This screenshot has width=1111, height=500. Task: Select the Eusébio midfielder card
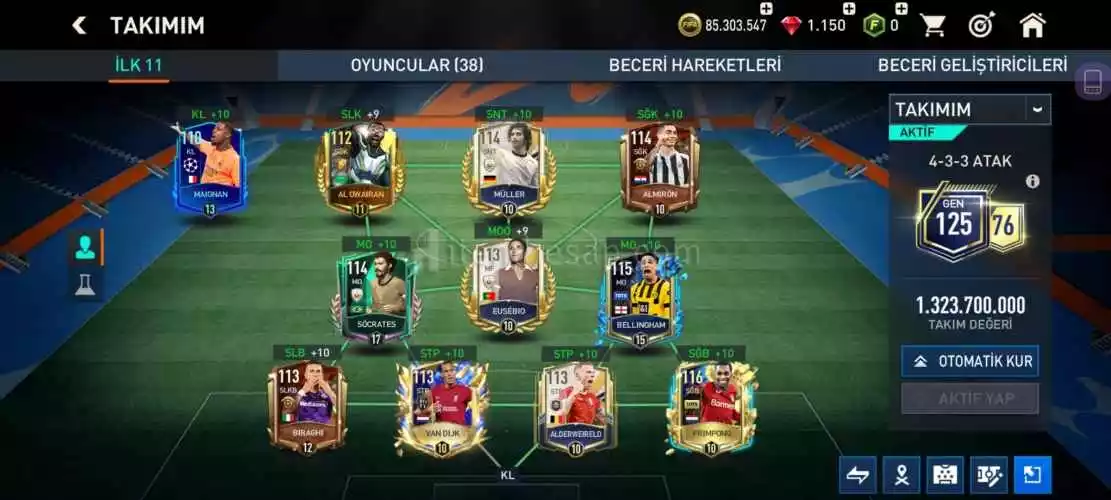coord(508,284)
